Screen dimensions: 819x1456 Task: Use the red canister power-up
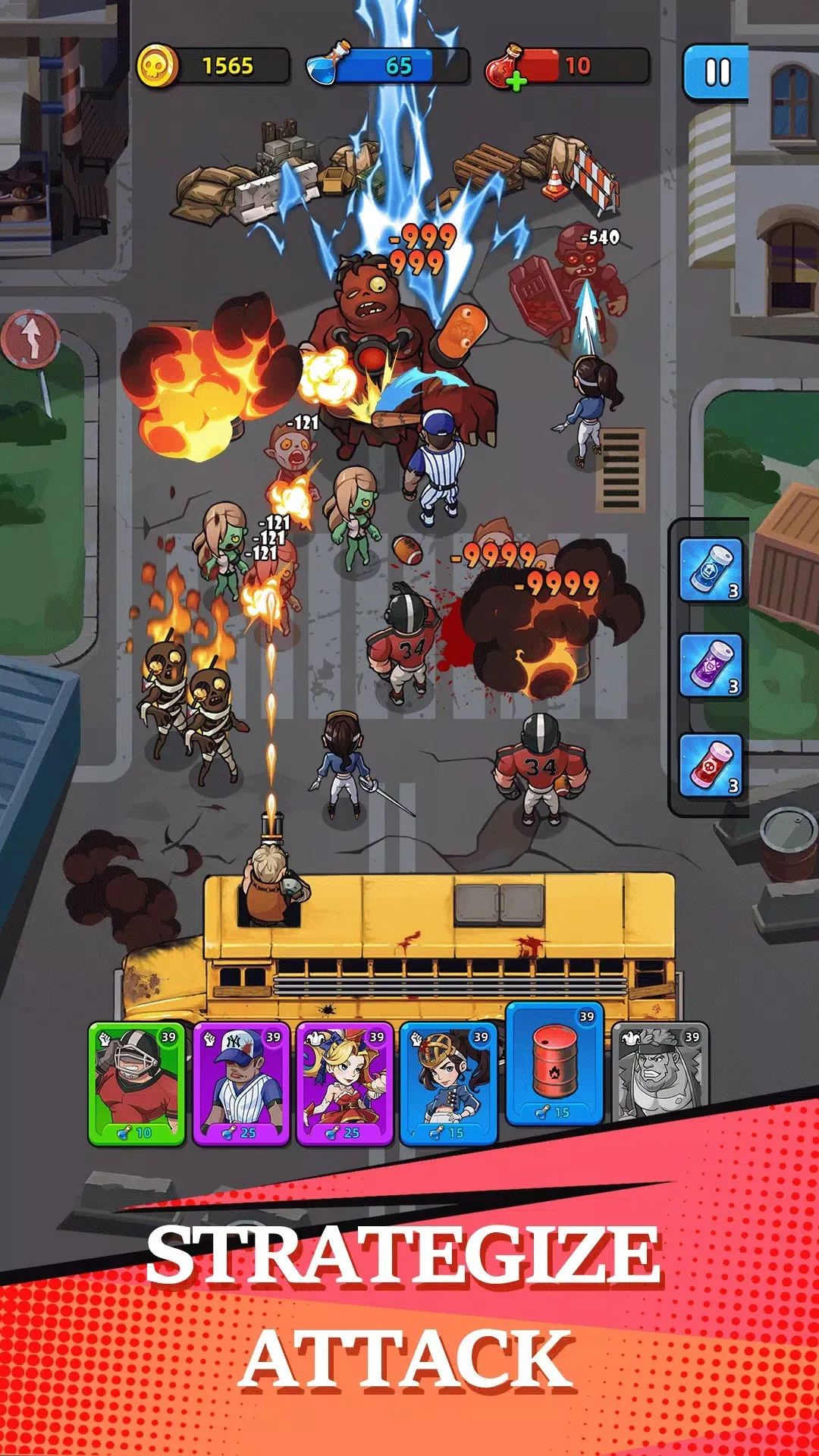pos(710,765)
